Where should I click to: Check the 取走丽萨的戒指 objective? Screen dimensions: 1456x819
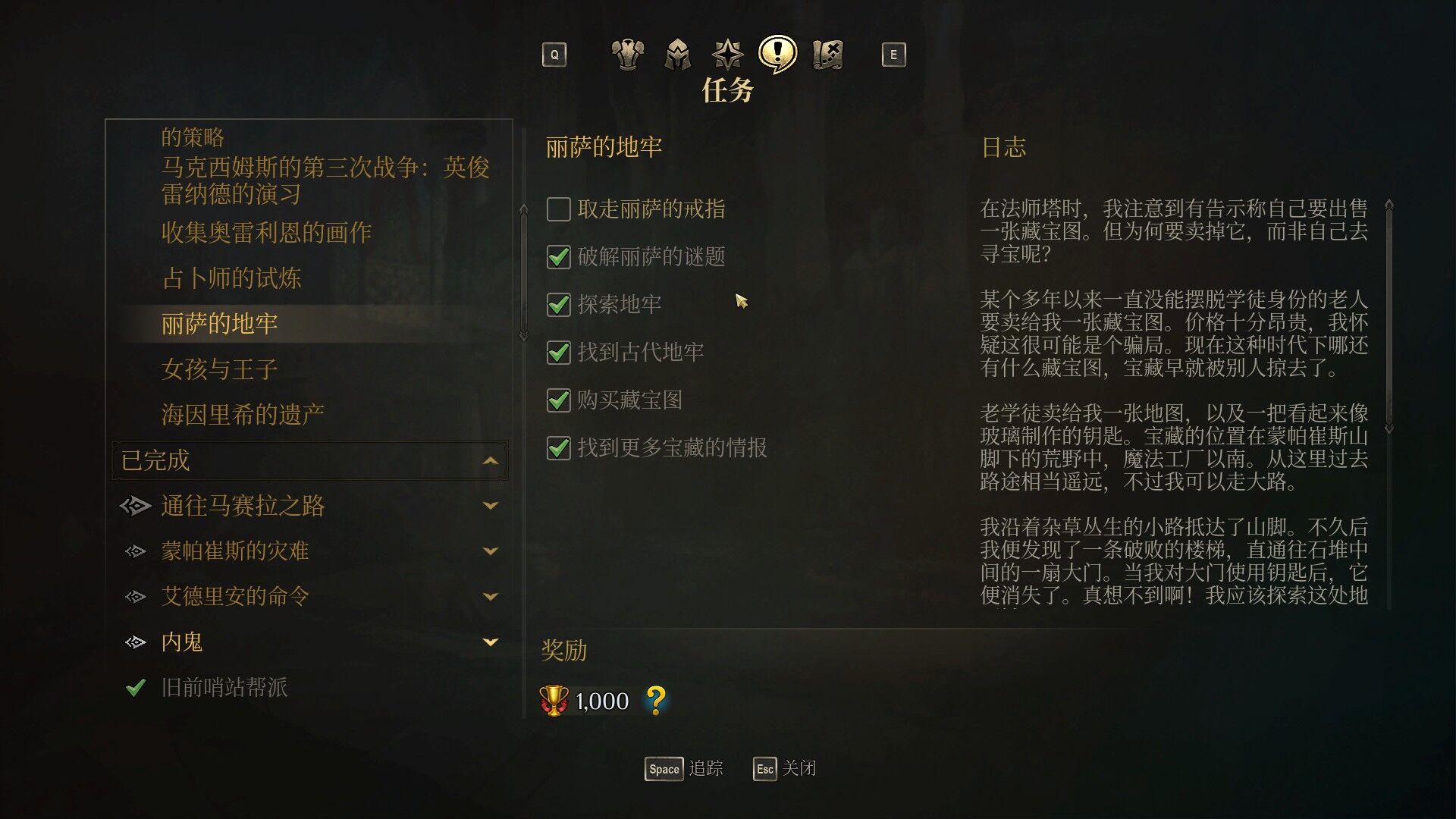point(557,209)
